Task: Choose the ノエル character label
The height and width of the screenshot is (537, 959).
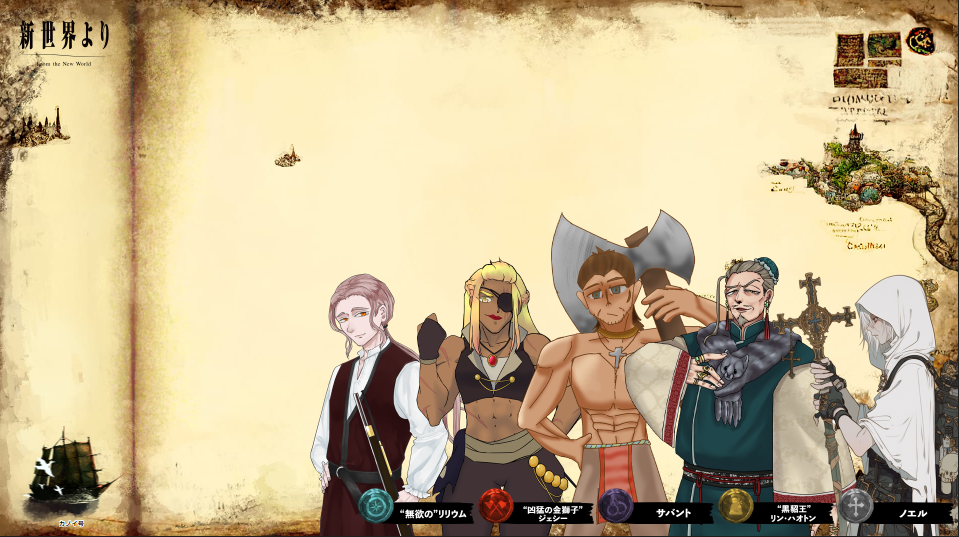Action: pos(912,513)
